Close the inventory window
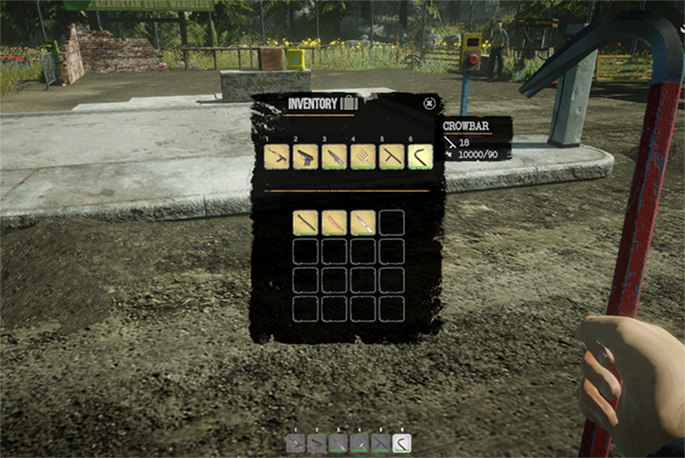Image resolution: width=685 pixels, height=458 pixels. coord(429,103)
